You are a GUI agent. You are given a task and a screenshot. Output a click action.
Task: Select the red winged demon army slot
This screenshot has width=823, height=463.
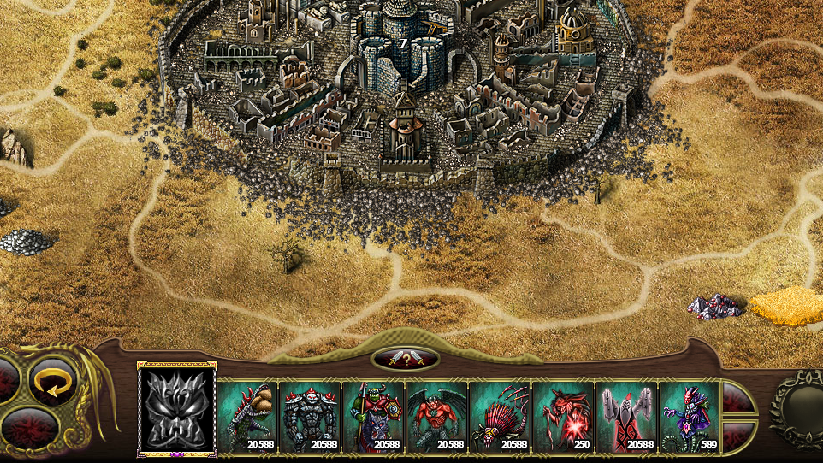tap(436, 415)
